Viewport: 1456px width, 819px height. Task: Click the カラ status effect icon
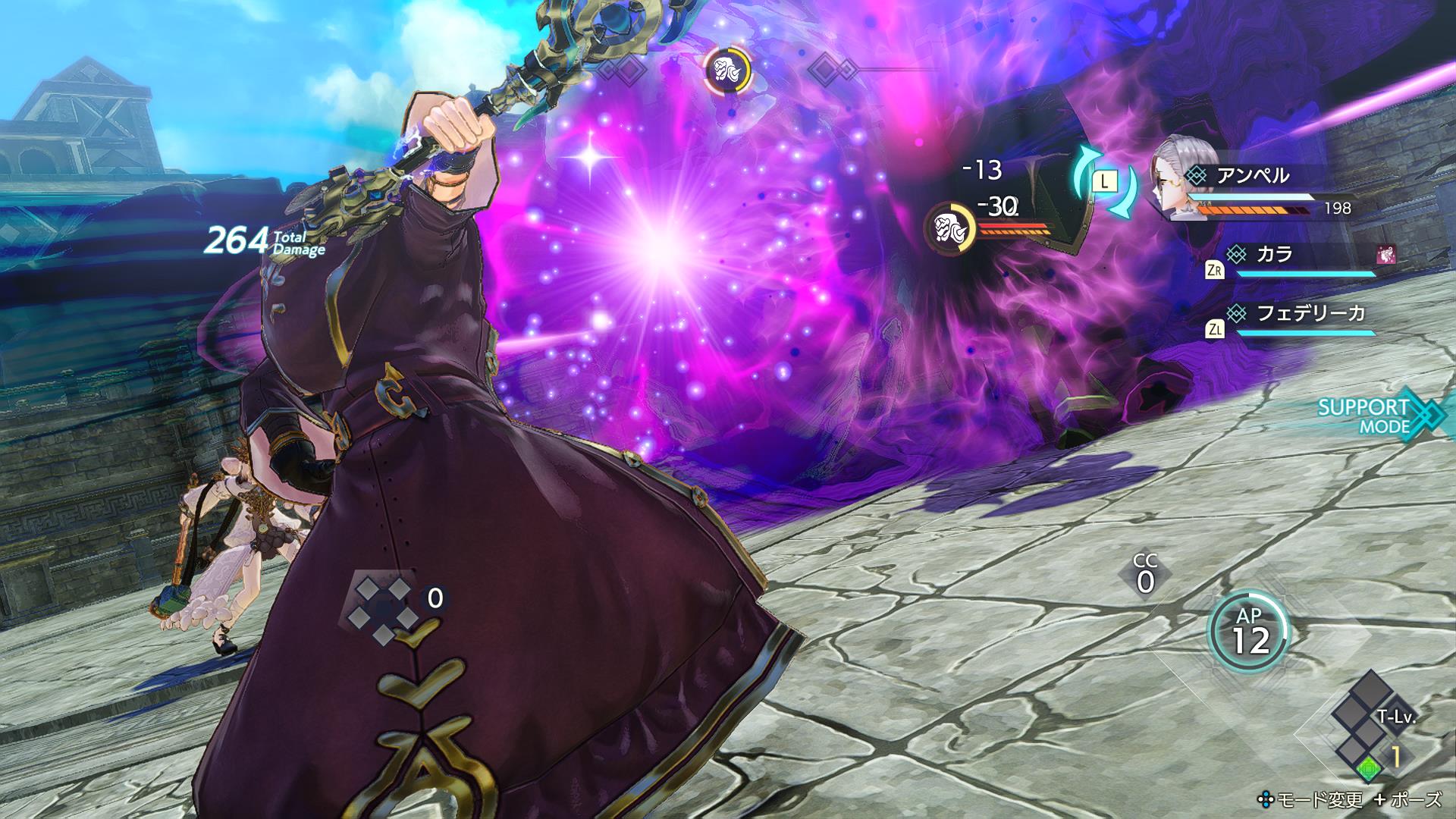(x=1385, y=254)
